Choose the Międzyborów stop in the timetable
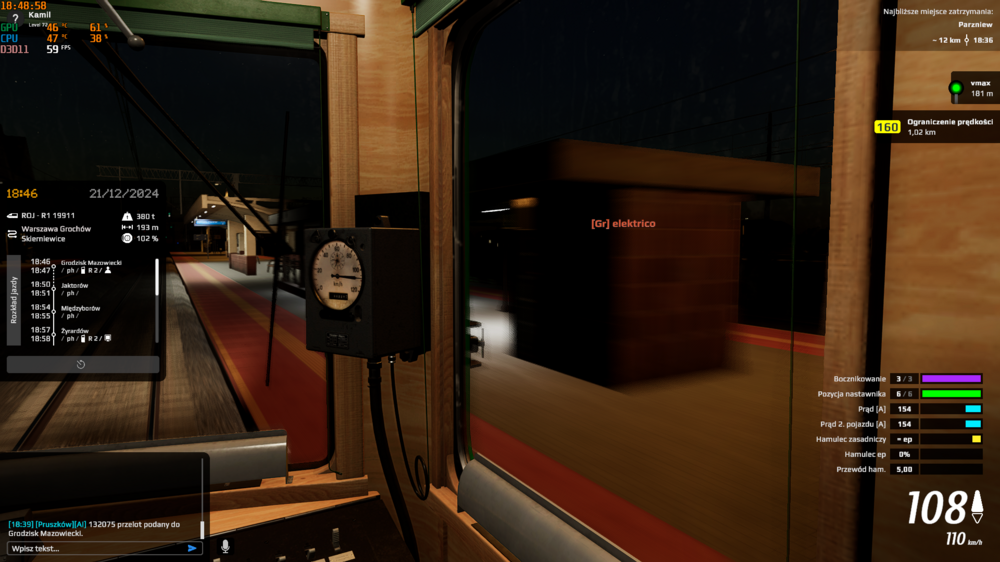1000x562 pixels. point(83,308)
